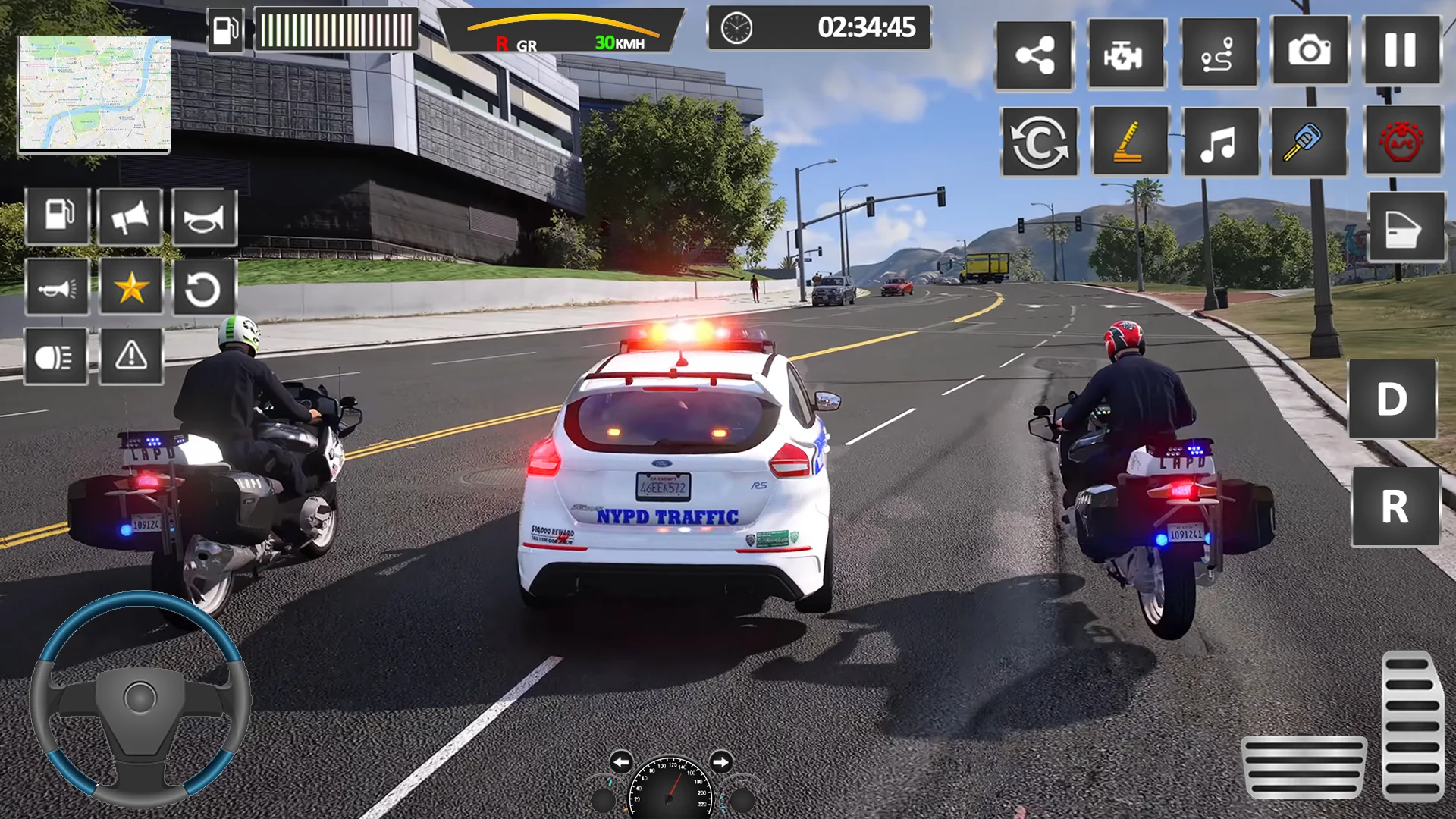Shift into Reverse with the R button
This screenshot has width=1456, height=819.
click(1395, 506)
